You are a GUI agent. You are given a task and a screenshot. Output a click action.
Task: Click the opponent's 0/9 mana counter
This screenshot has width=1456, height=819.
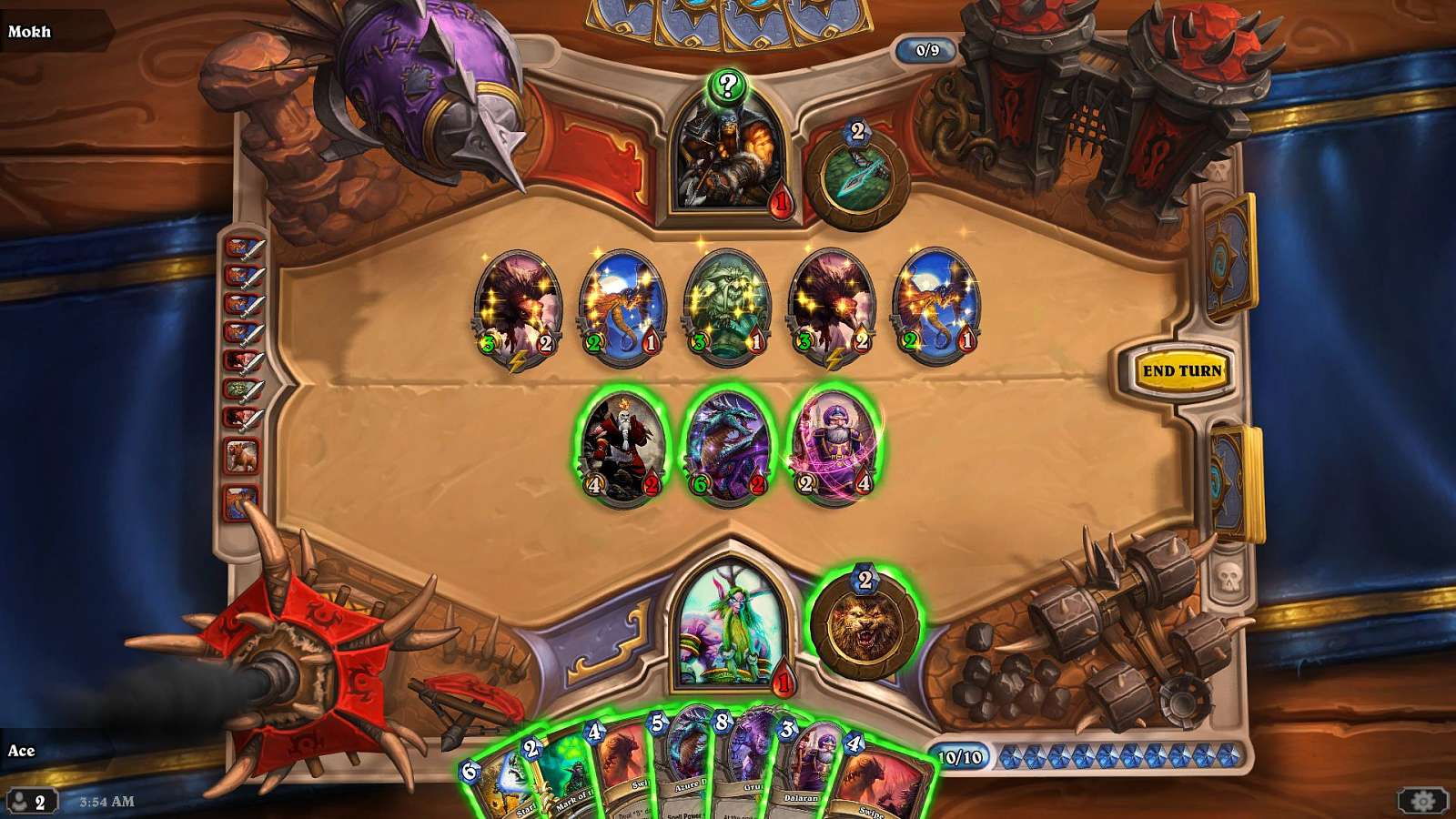click(927, 52)
